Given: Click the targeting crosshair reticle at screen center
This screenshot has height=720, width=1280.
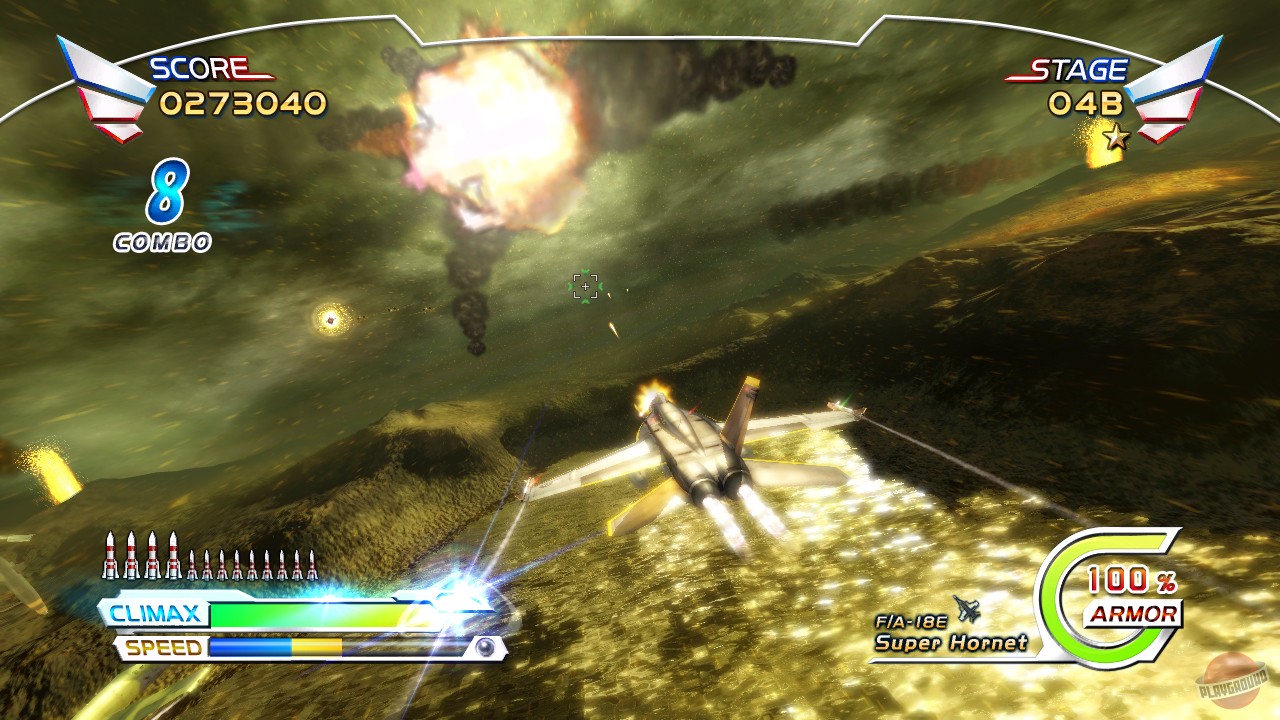Looking at the screenshot, I should (584, 286).
